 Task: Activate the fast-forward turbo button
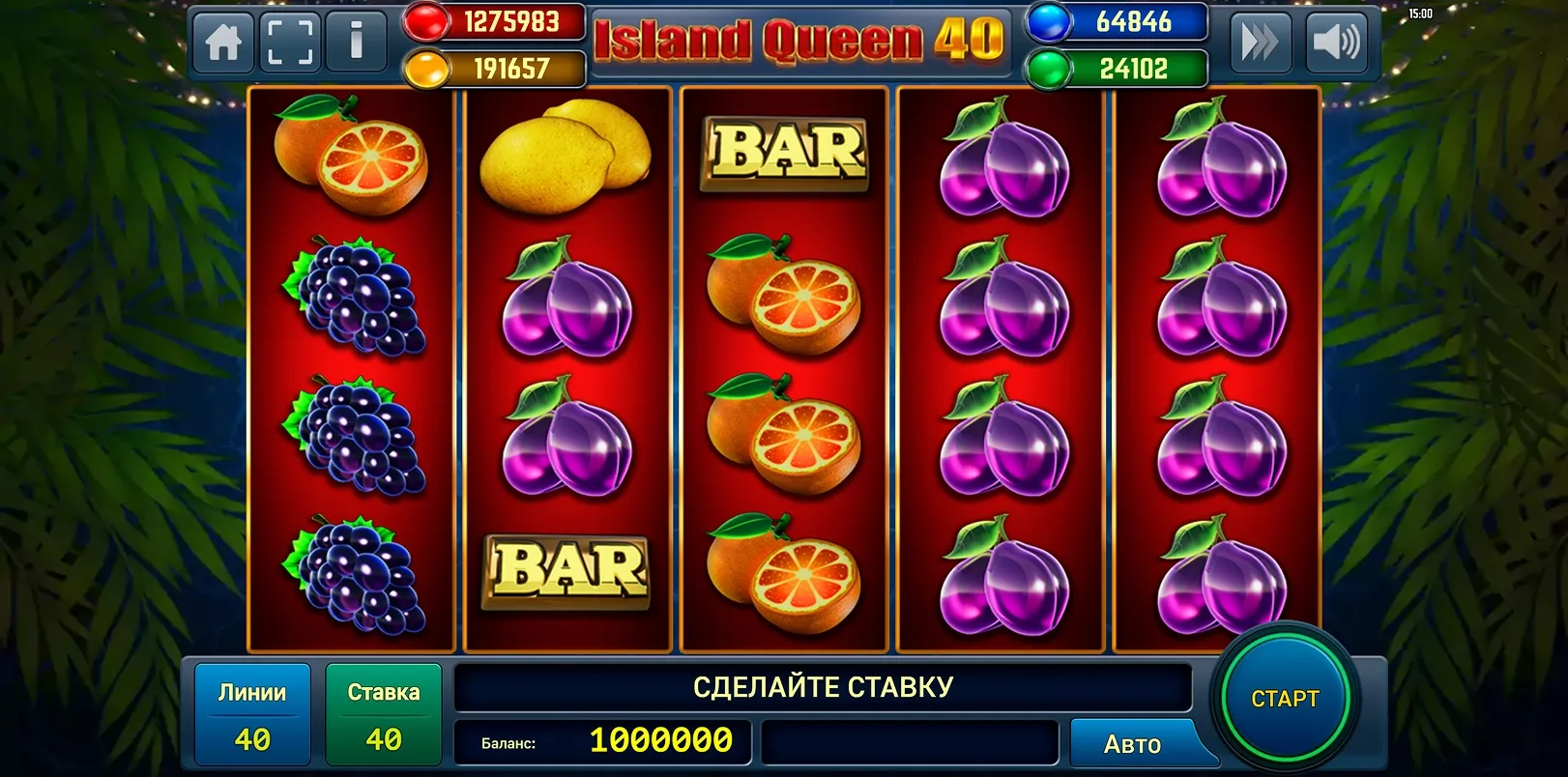[x=1260, y=43]
